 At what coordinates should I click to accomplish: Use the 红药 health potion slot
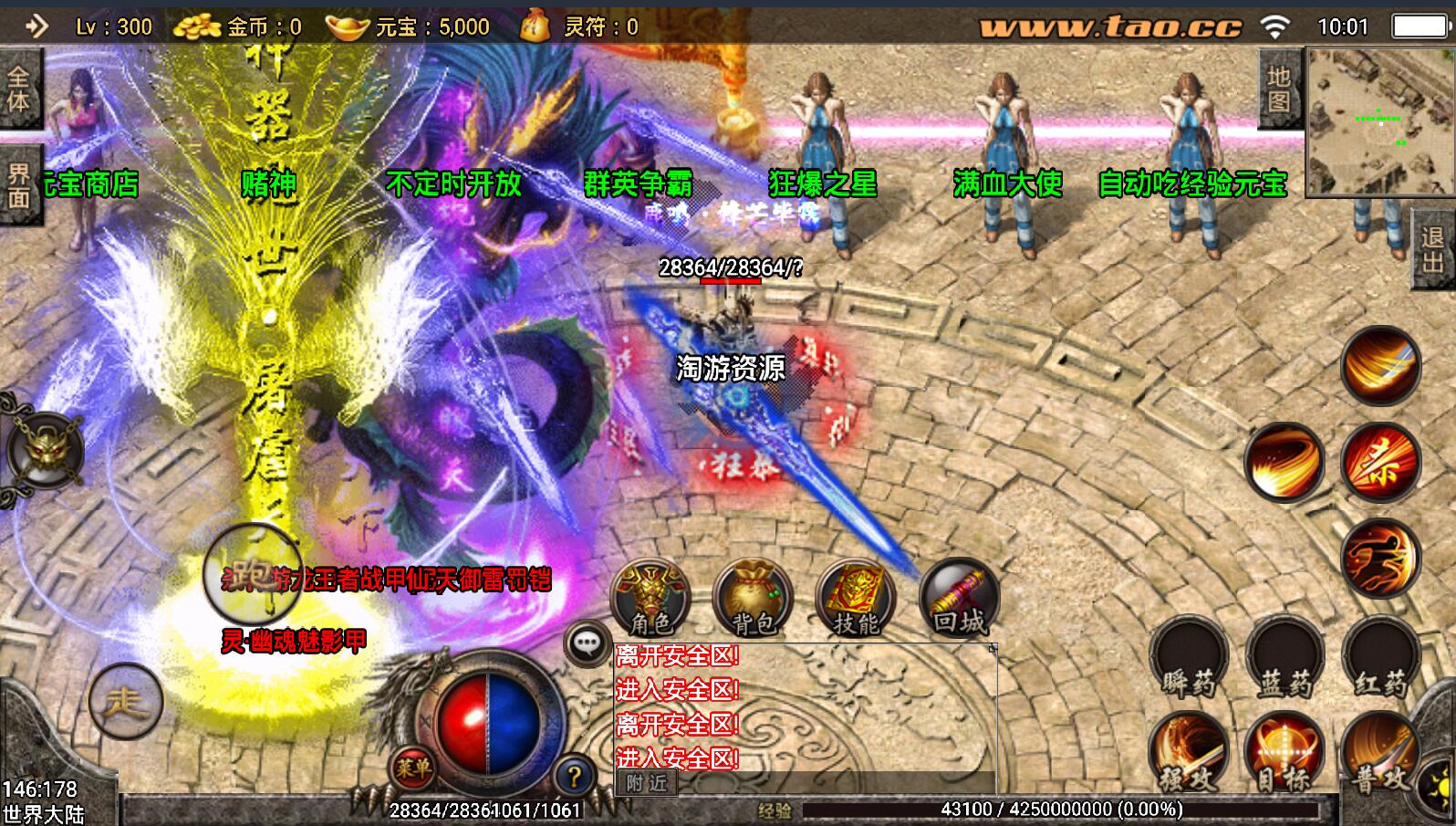[x=1380, y=659]
